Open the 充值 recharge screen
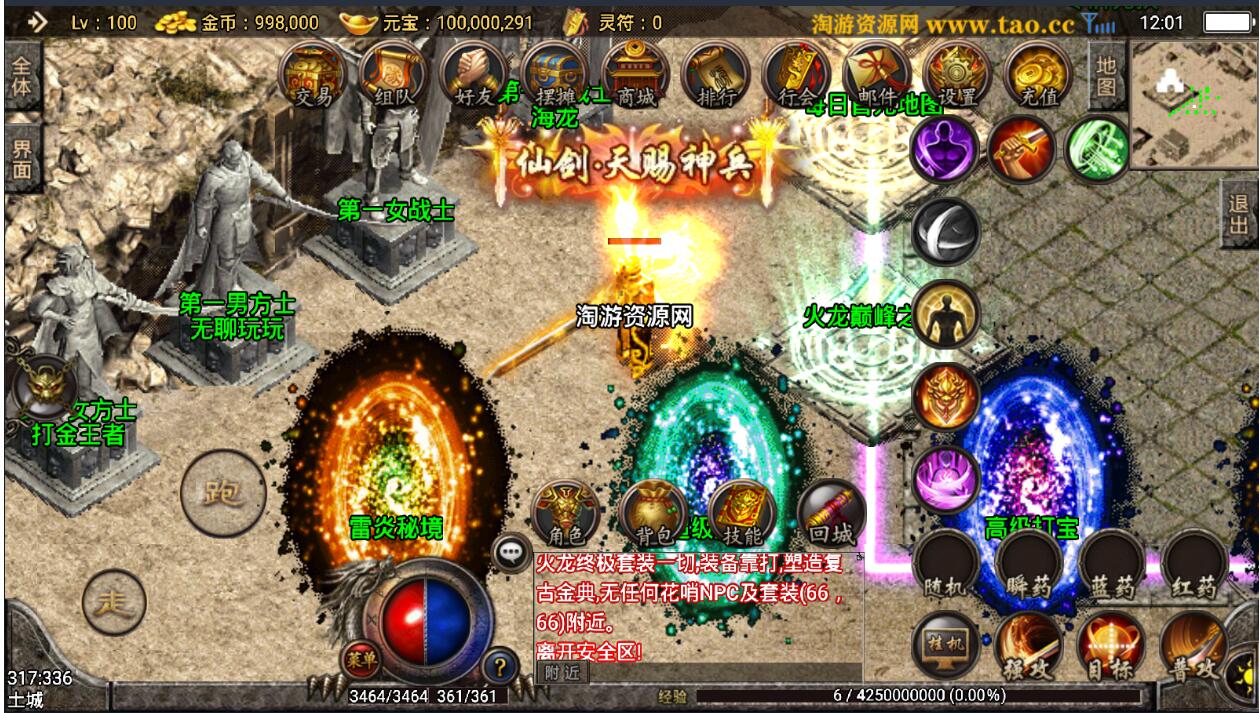Screen dimensions: 1259x713 [1038, 74]
